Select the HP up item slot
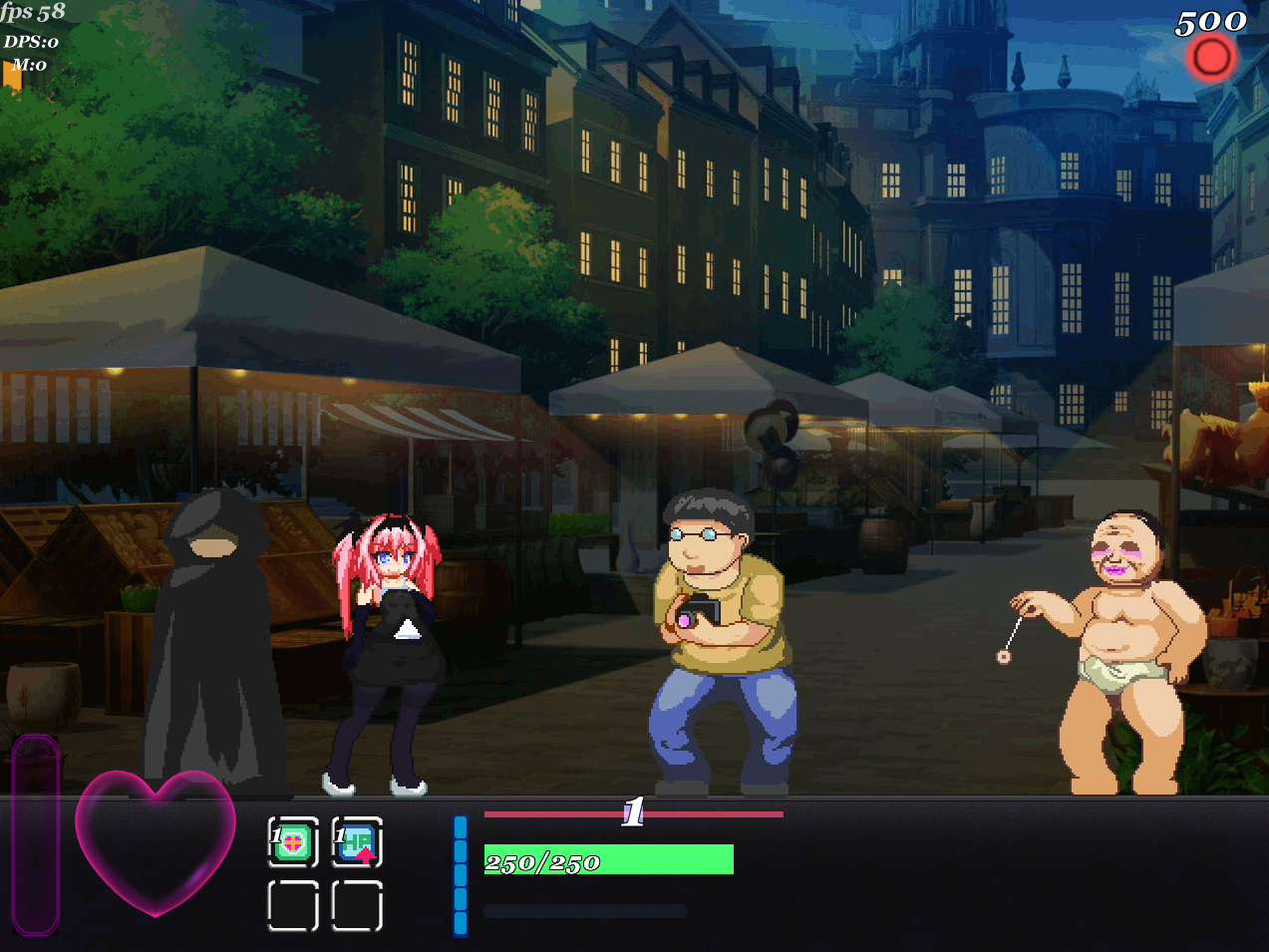 357,842
